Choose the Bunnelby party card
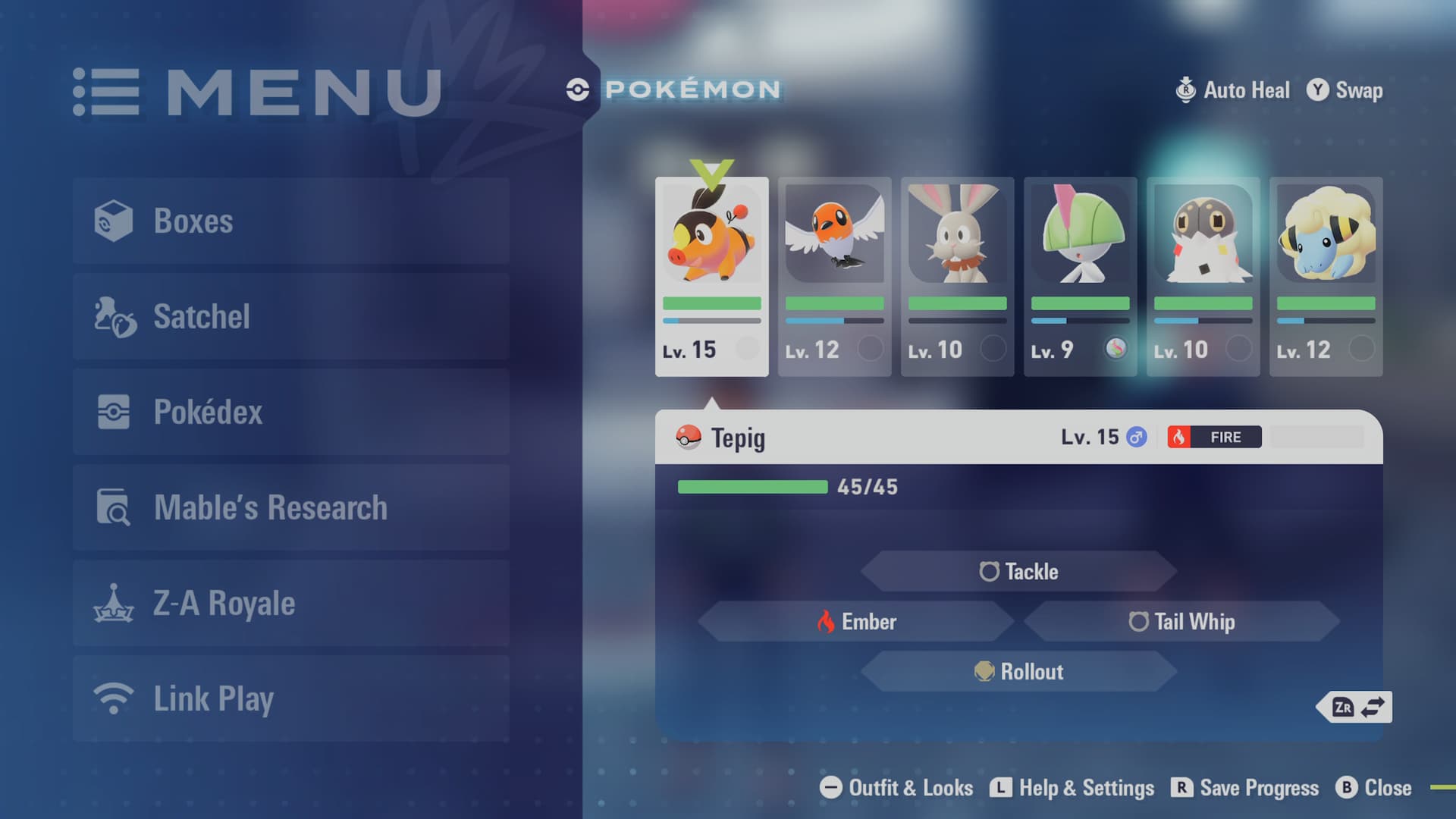 [957, 277]
